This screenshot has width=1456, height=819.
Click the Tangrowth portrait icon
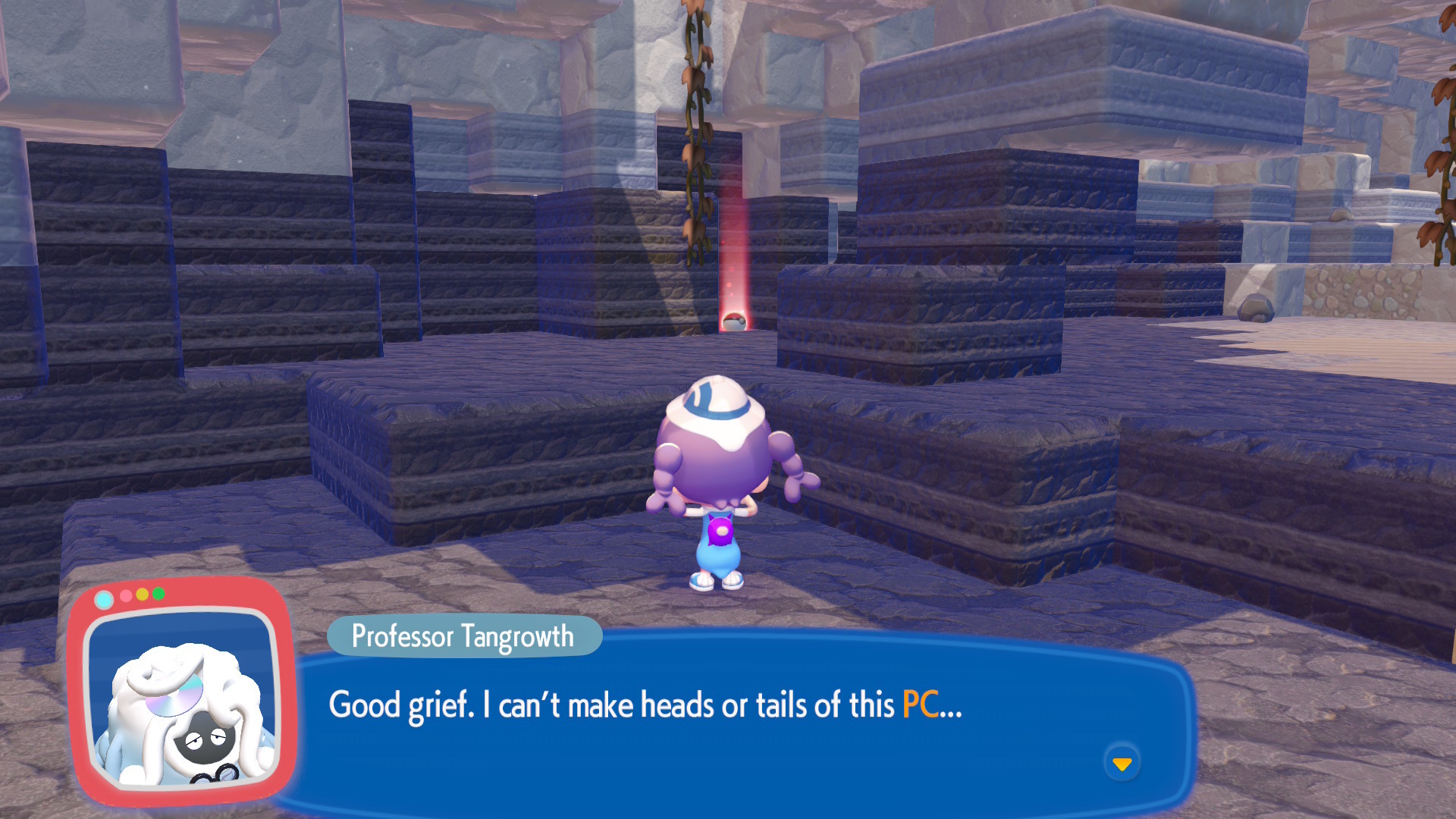coord(182,705)
